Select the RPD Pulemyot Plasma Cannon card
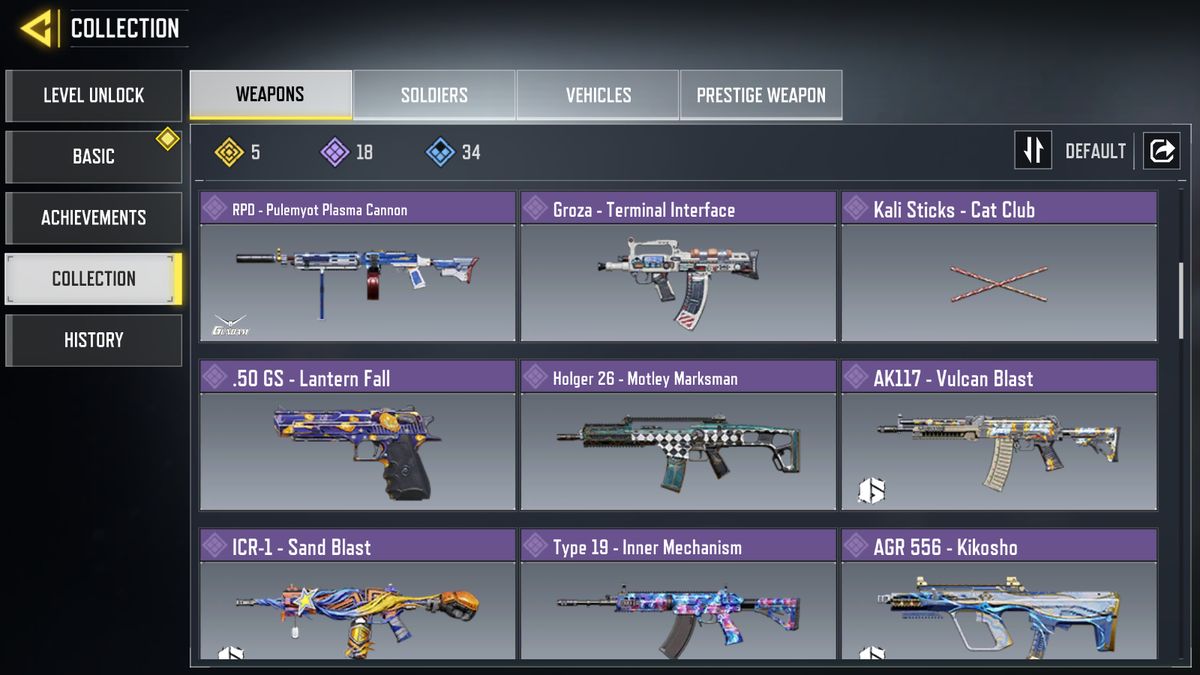 pyautogui.click(x=357, y=268)
